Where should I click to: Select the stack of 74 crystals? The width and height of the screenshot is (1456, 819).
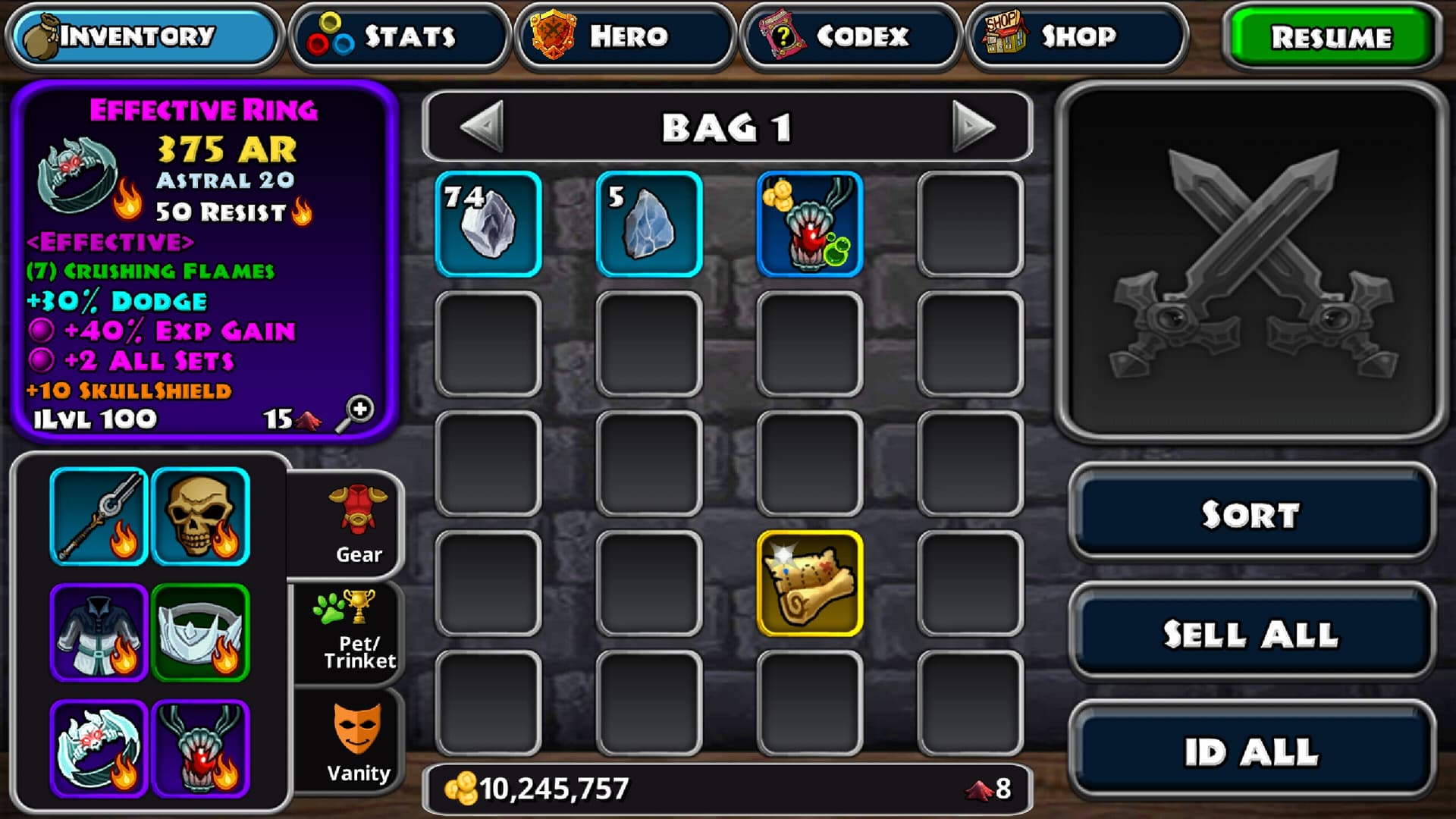[488, 224]
